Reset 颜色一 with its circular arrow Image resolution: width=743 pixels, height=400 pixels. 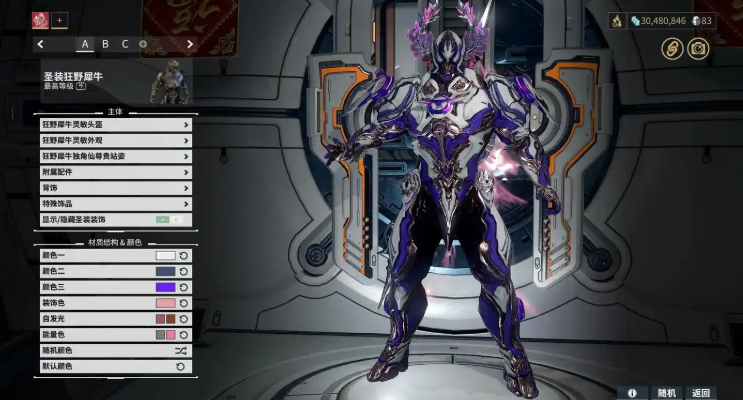click(184, 256)
